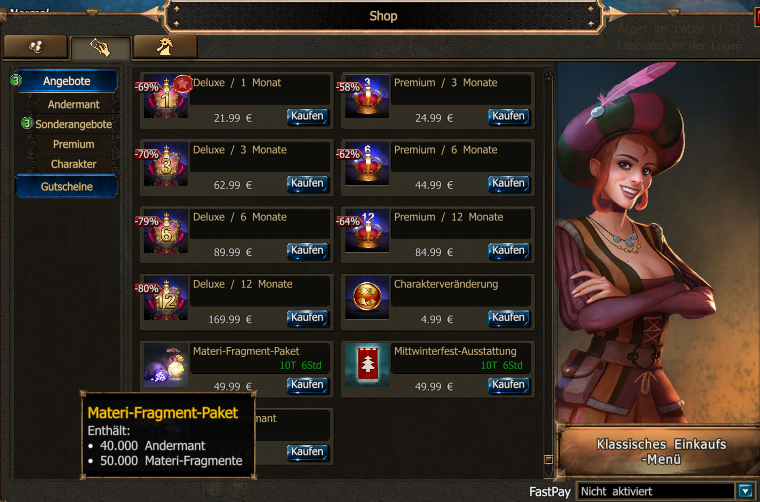Purchase the Mittwinterfest-Ausstattung bundle
The height and width of the screenshot is (502, 760).
point(508,385)
